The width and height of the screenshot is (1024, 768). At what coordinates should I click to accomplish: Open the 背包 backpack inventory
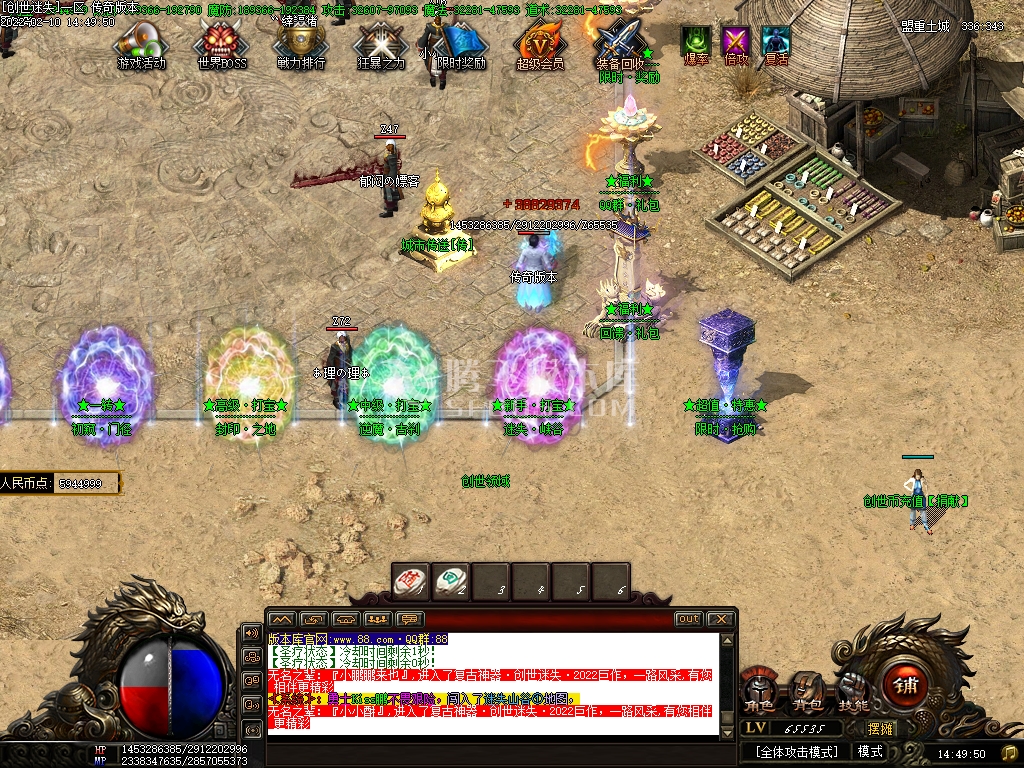806,690
